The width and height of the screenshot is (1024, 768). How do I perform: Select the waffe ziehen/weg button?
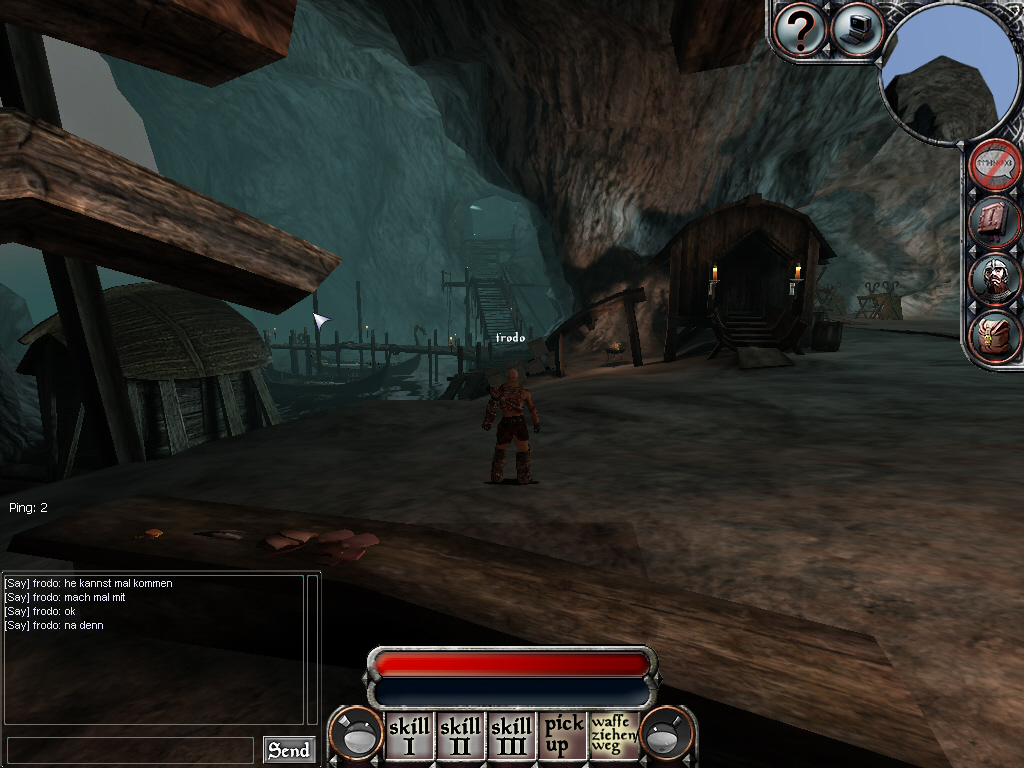(x=614, y=736)
